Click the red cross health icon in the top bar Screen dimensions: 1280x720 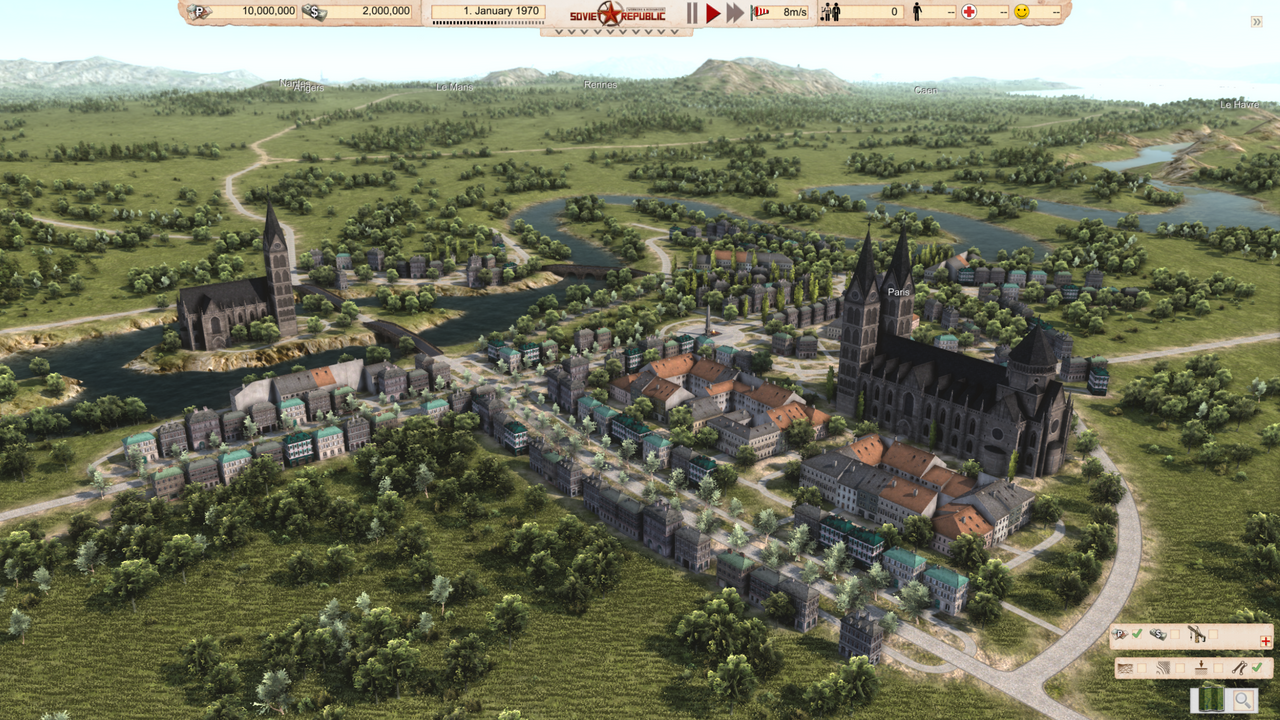coord(969,12)
